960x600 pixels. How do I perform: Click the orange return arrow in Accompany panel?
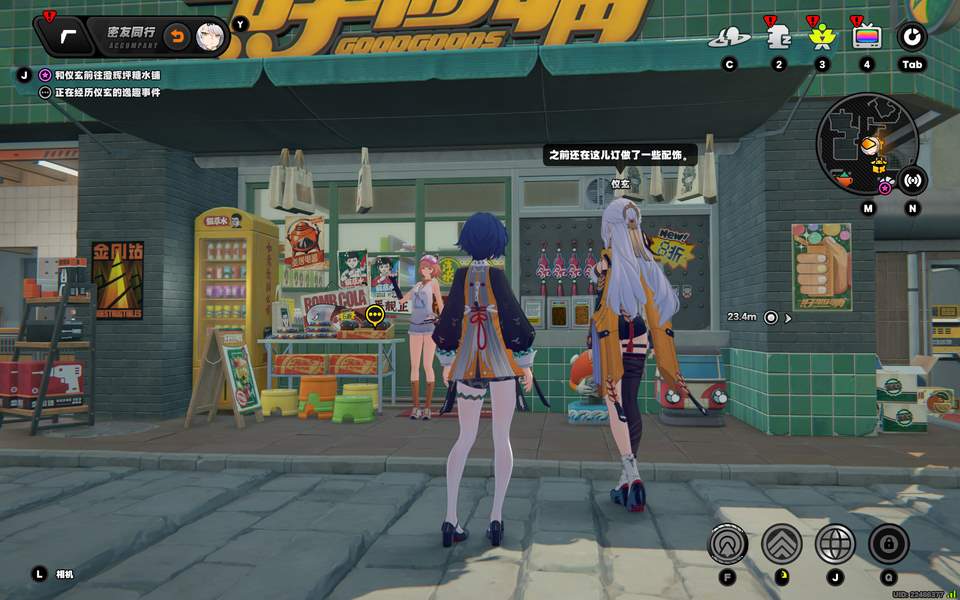click(176, 37)
